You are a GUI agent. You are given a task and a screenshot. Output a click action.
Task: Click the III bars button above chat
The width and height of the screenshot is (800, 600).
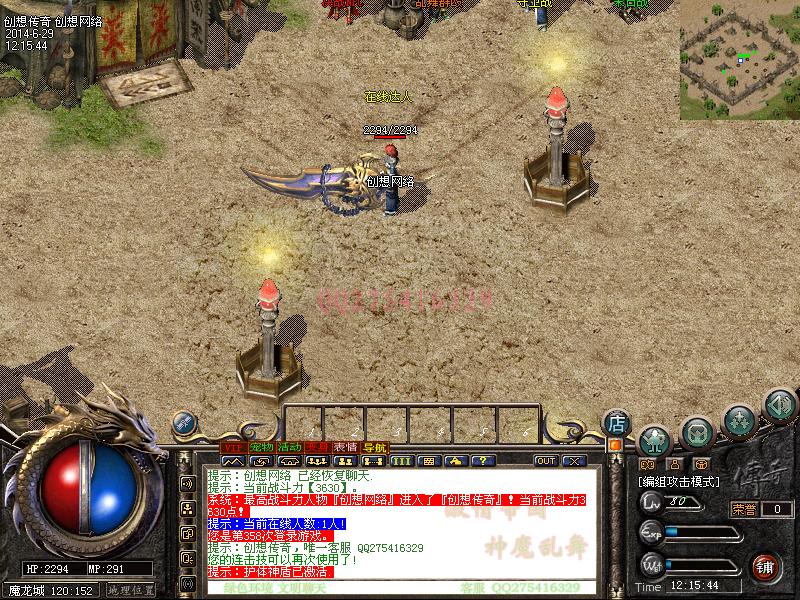402,461
